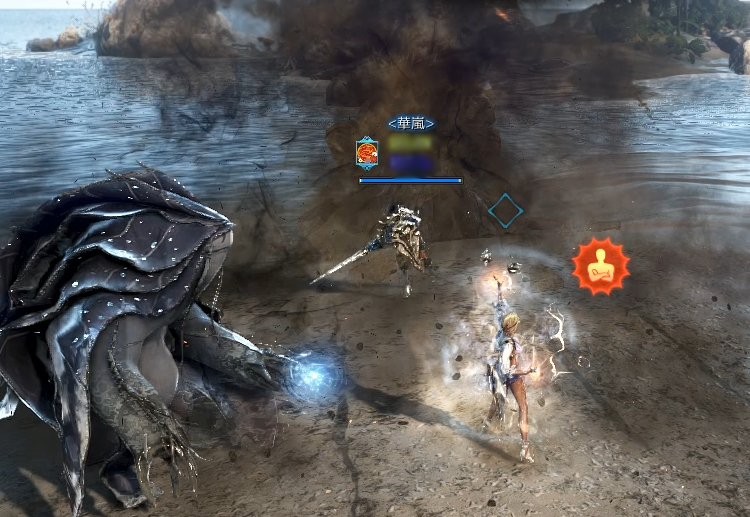Select the guild emblem beside the nameplate
Image resolution: width=750 pixels, height=517 pixels.
(x=367, y=153)
